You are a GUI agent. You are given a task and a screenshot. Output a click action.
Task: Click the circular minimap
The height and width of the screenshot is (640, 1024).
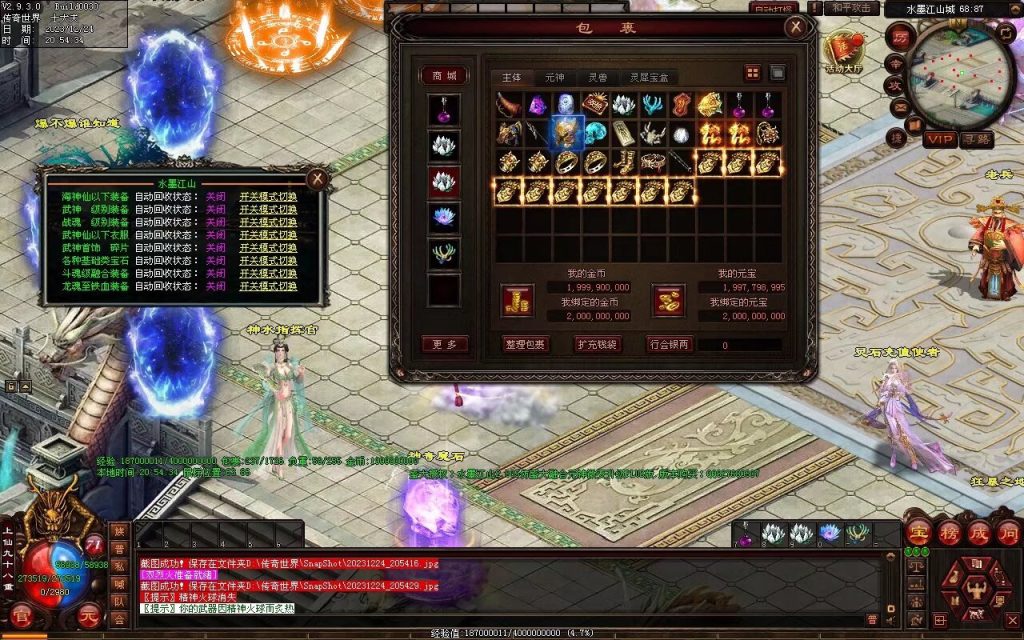(x=962, y=72)
